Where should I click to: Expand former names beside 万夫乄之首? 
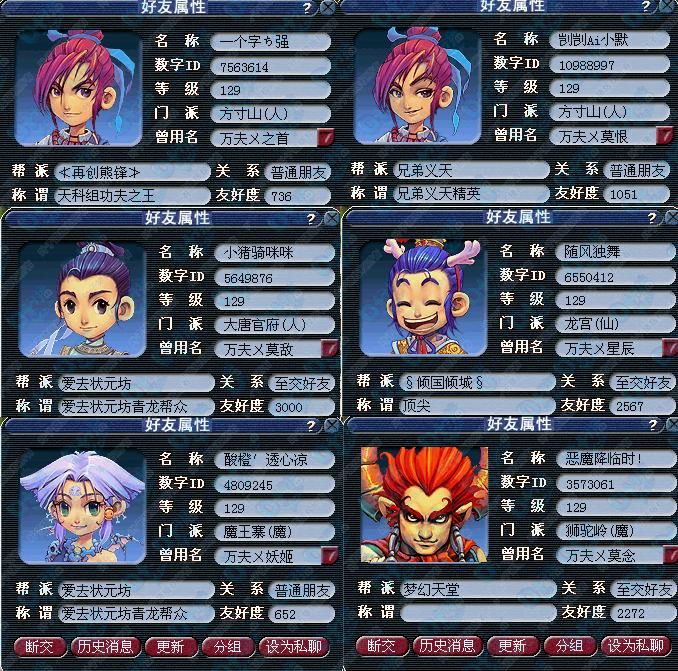[x=325, y=137]
